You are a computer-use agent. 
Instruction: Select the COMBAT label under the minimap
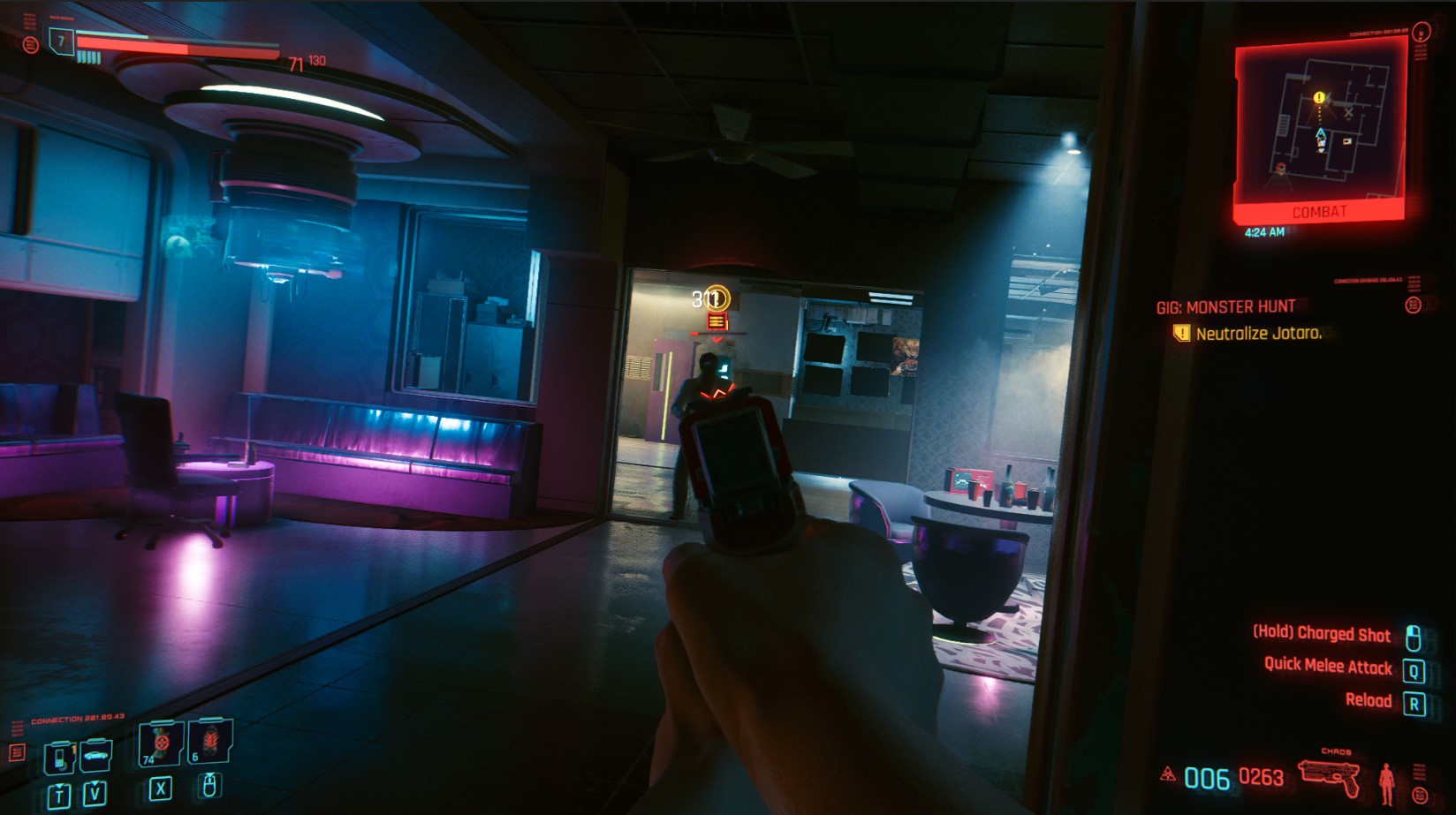click(1320, 211)
